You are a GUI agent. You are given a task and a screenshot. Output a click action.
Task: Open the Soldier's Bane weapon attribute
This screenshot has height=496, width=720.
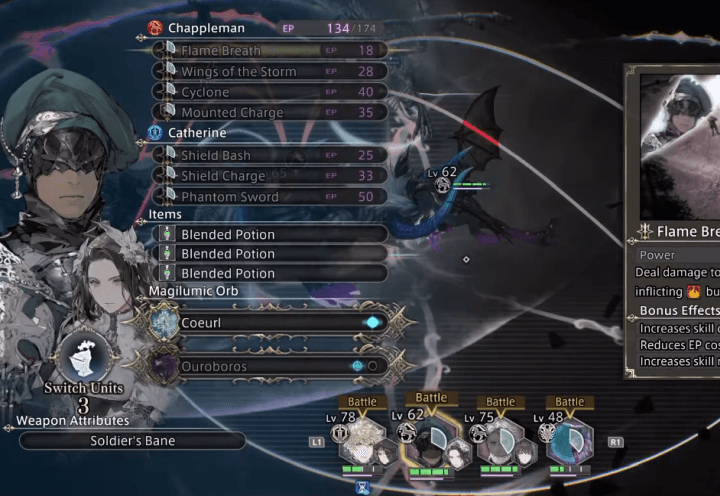click(132, 440)
